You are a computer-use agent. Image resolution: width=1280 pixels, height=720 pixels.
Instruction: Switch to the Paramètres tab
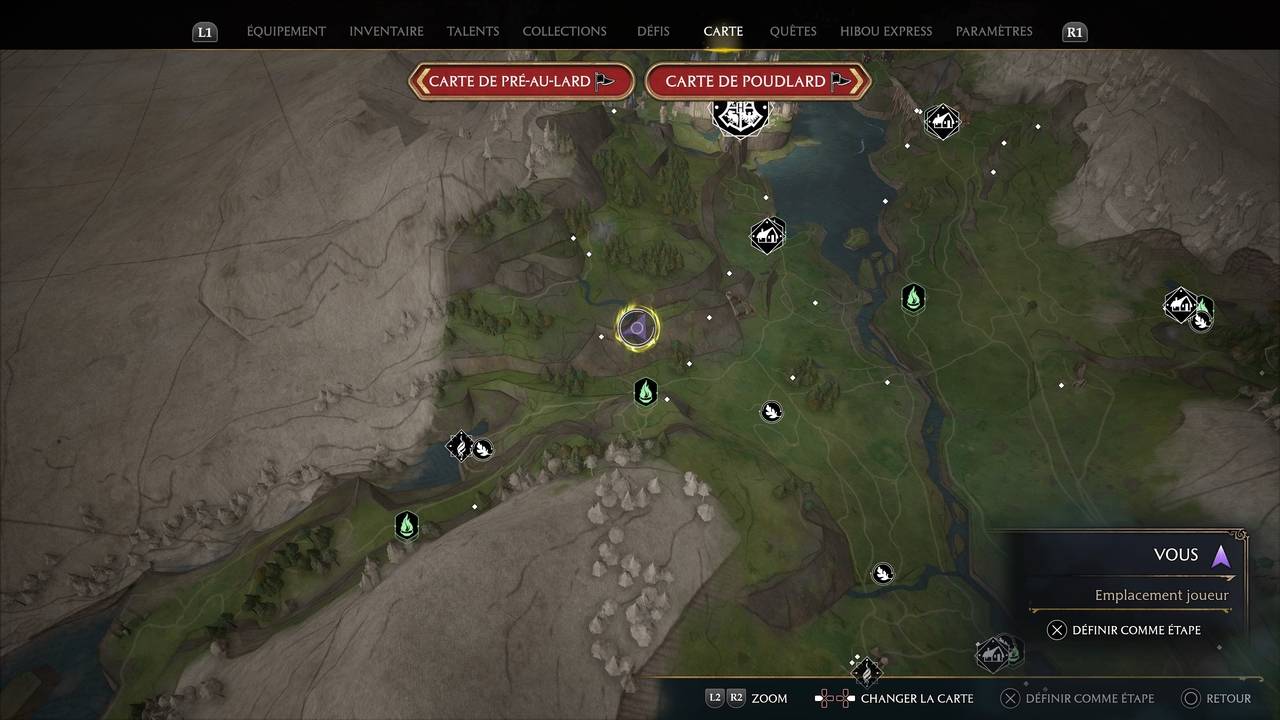coord(994,31)
